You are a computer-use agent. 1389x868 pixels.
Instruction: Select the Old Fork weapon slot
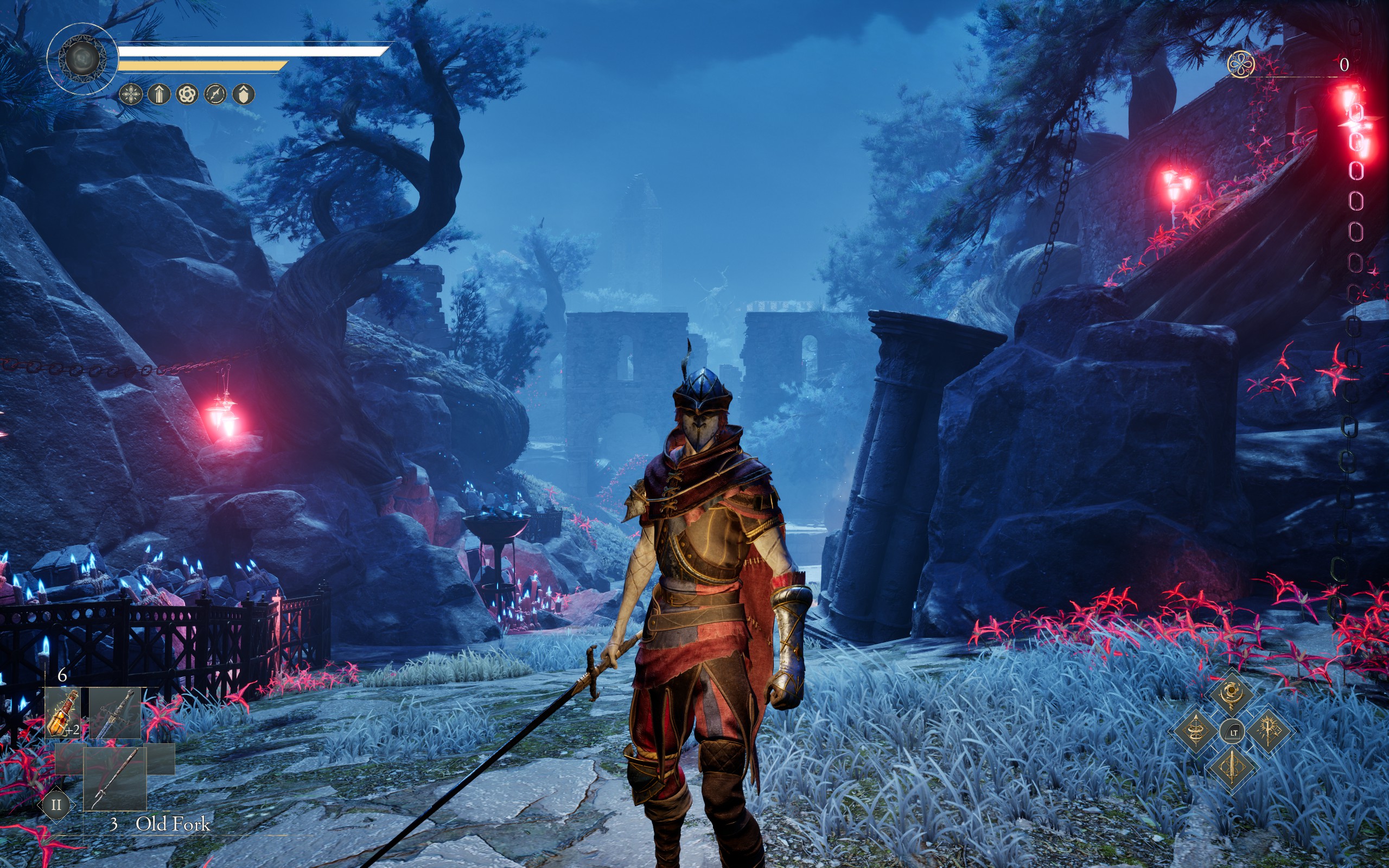click(x=115, y=777)
